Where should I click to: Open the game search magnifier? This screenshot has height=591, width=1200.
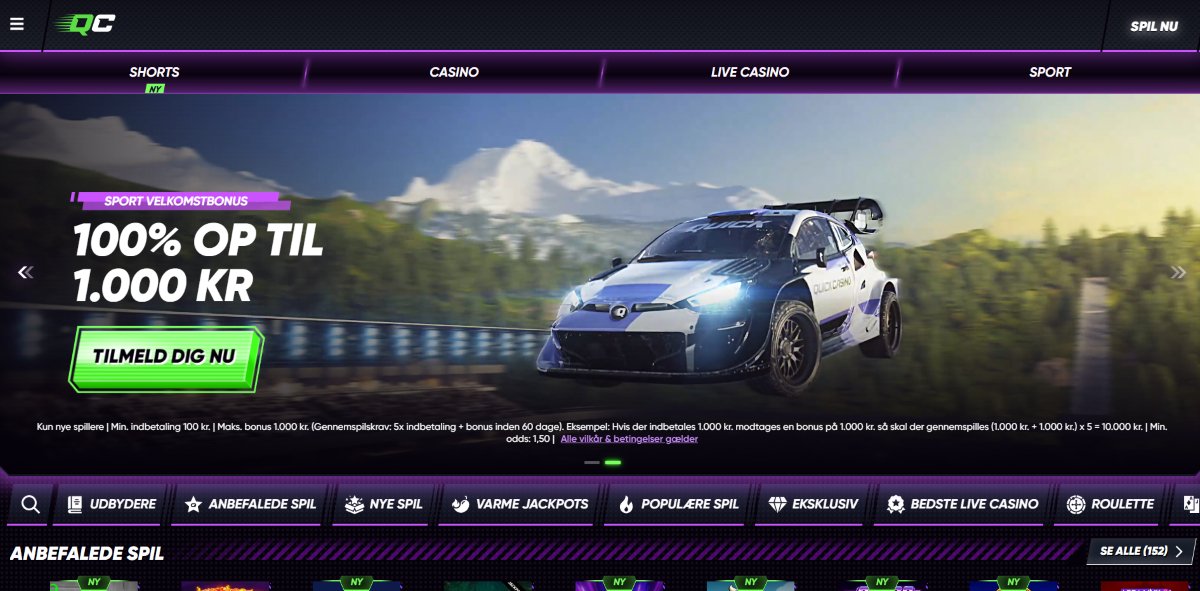coord(30,504)
